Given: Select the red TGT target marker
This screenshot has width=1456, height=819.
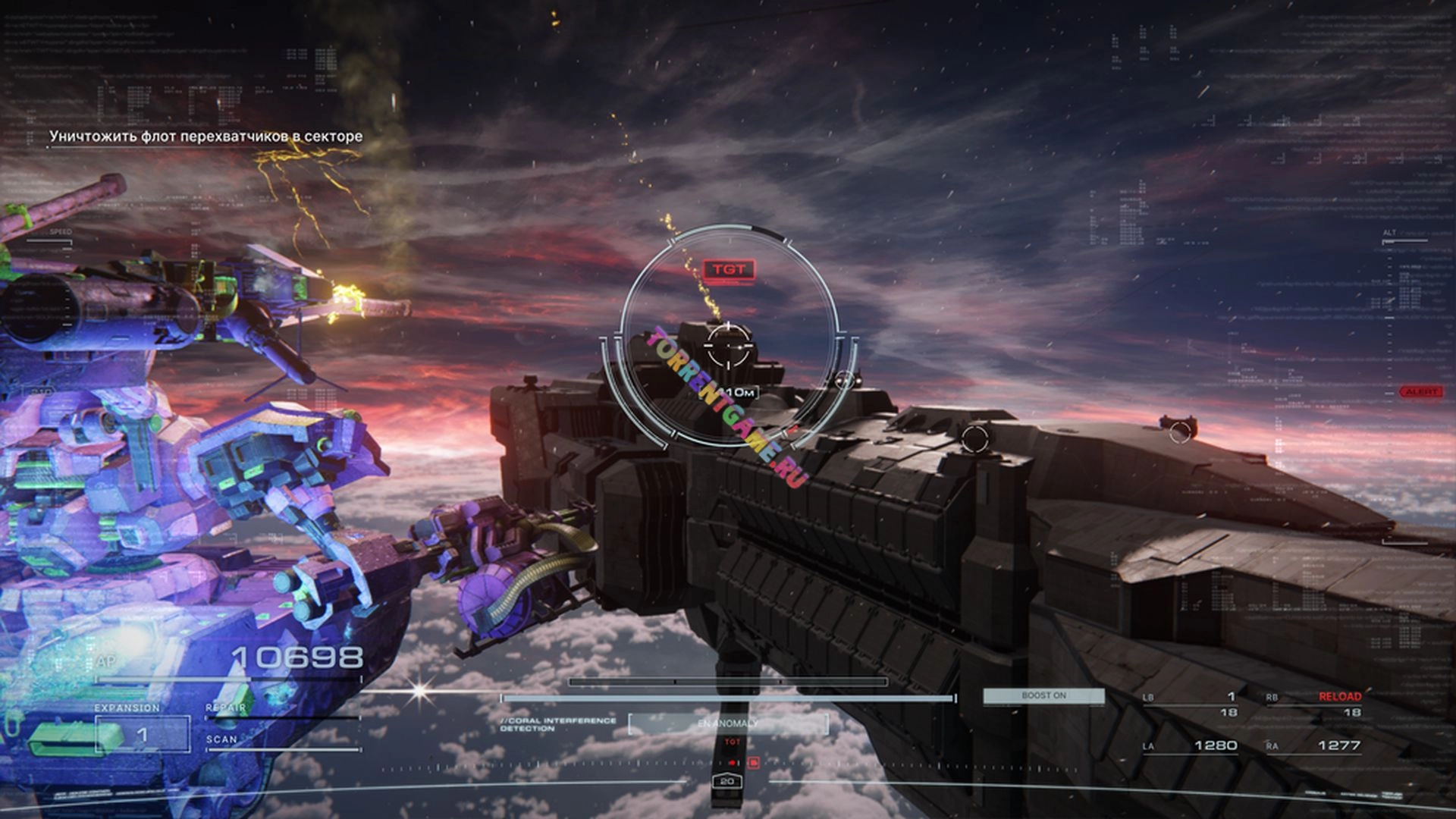Looking at the screenshot, I should 728,269.
